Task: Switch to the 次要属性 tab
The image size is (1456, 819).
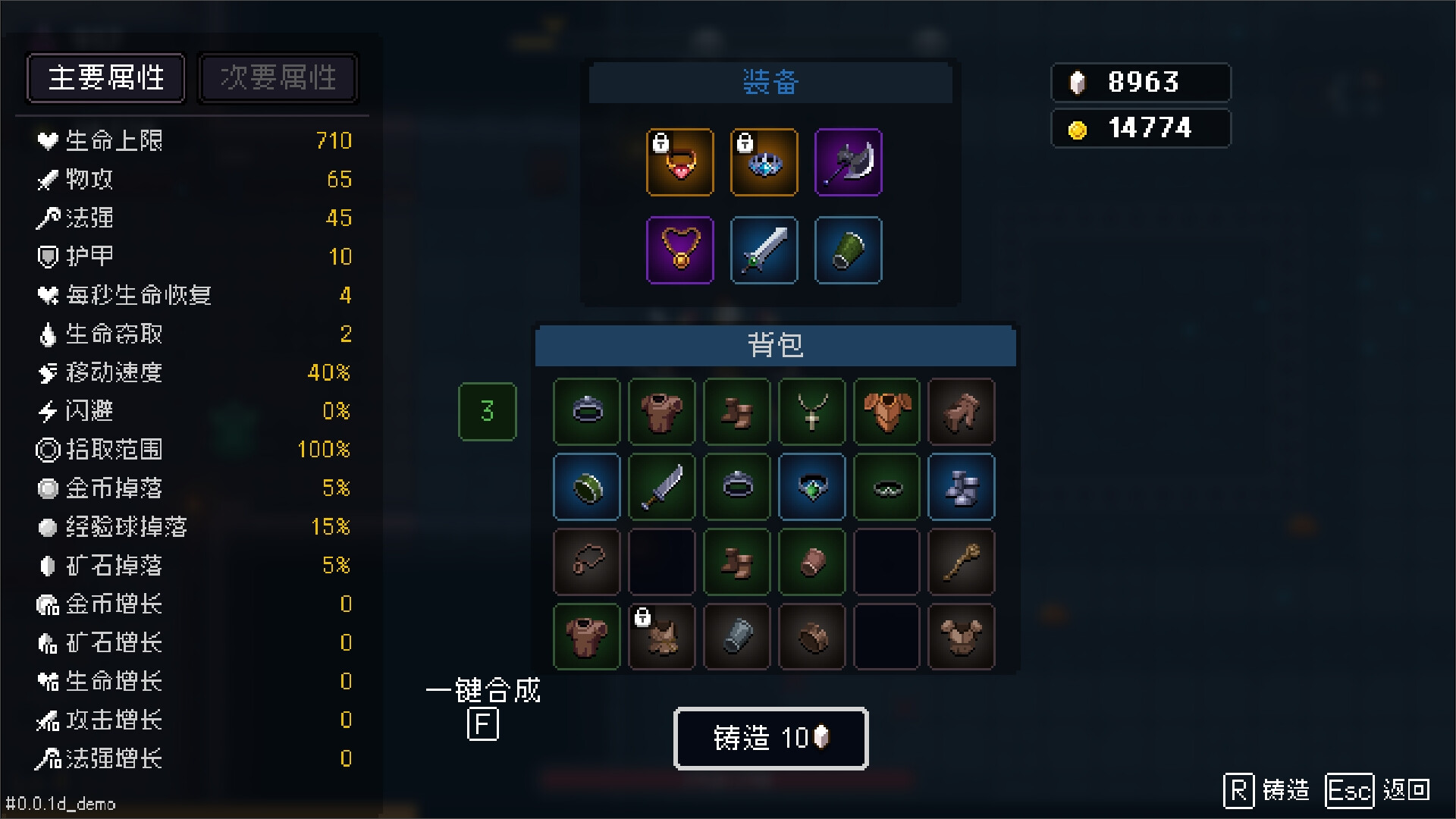Action: tap(278, 77)
